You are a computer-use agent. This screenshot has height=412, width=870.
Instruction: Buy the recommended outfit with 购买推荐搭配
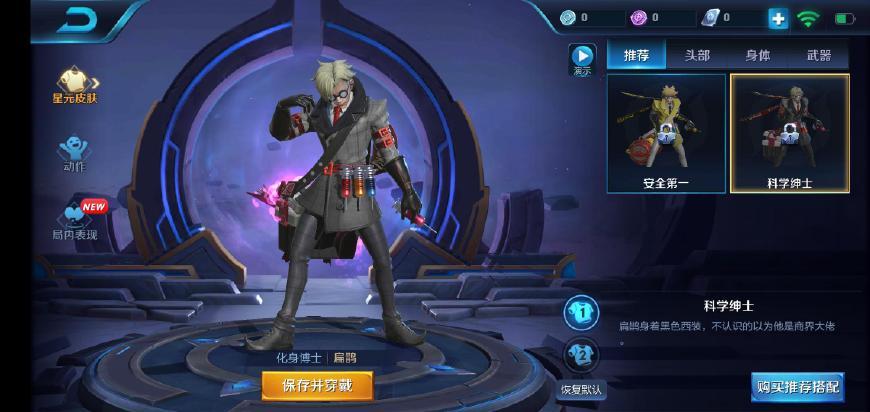pyautogui.click(x=796, y=385)
